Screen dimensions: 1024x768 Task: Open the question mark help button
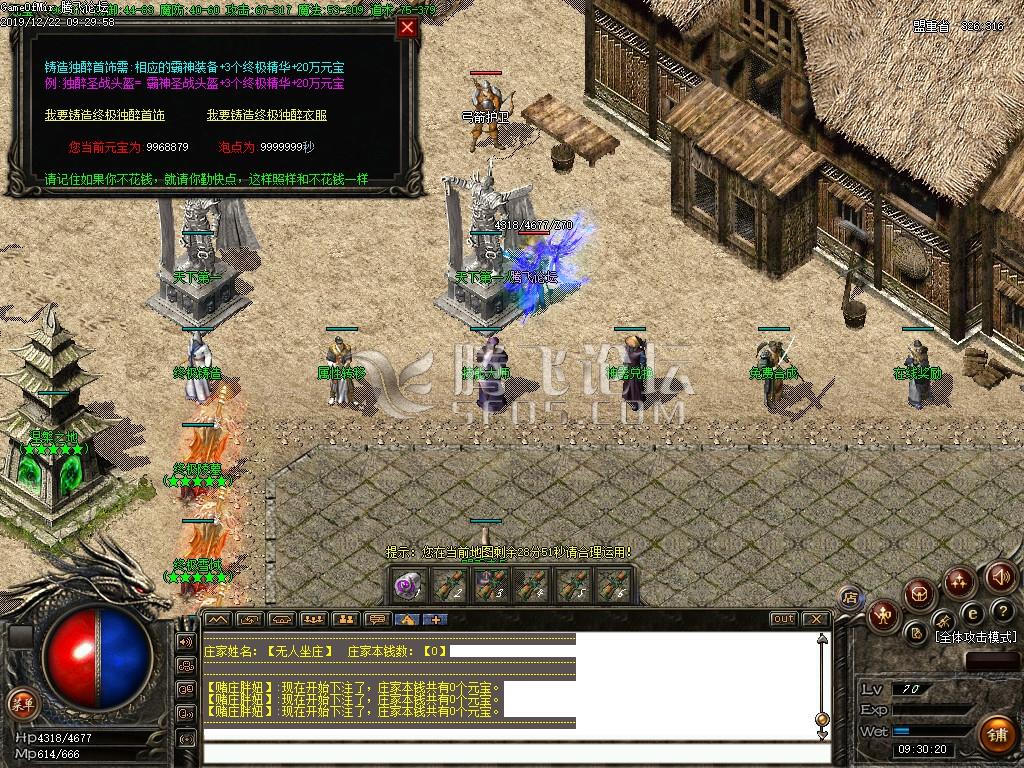pos(1002,610)
